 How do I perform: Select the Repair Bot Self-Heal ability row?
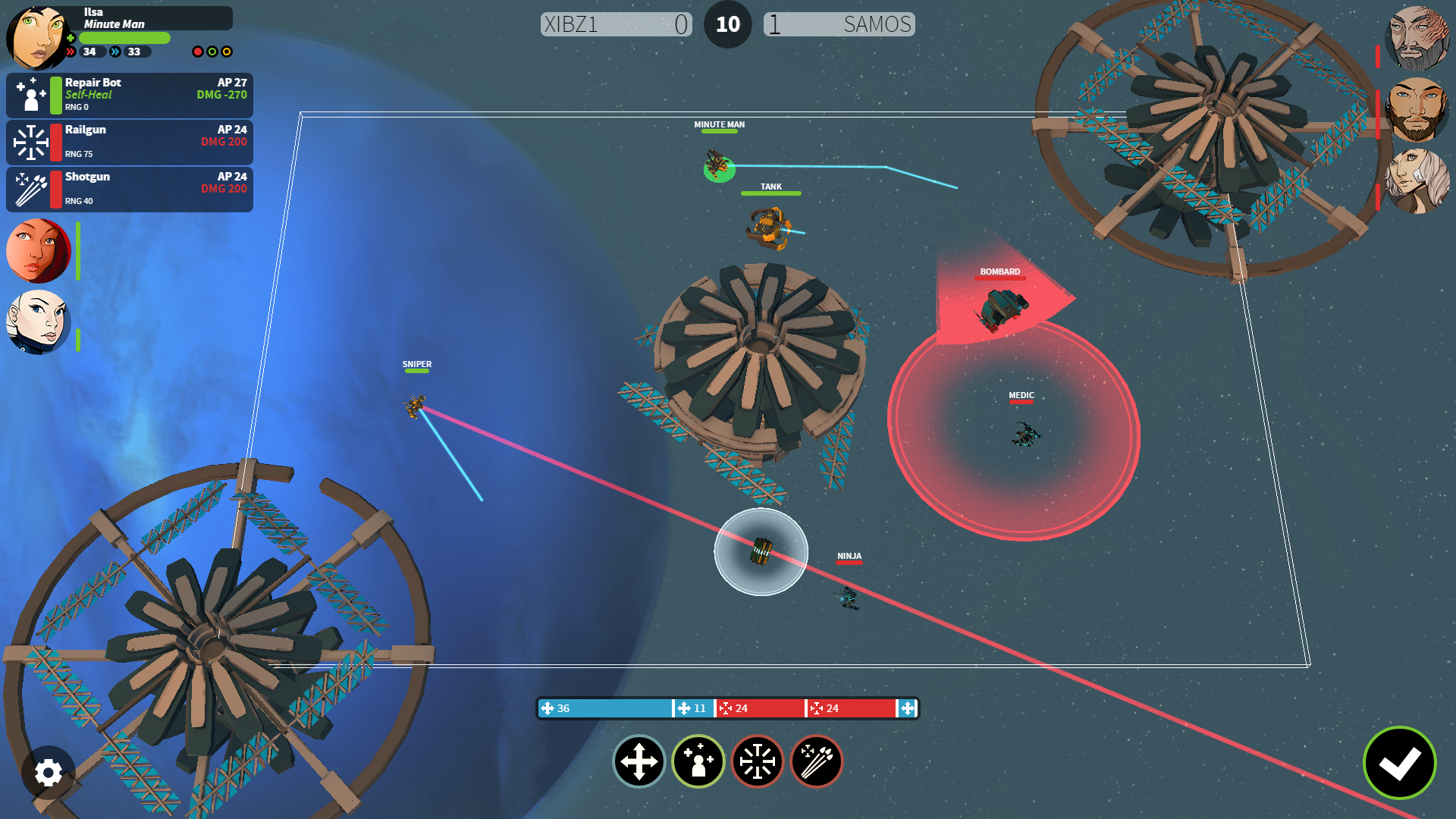pyautogui.click(x=130, y=95)
